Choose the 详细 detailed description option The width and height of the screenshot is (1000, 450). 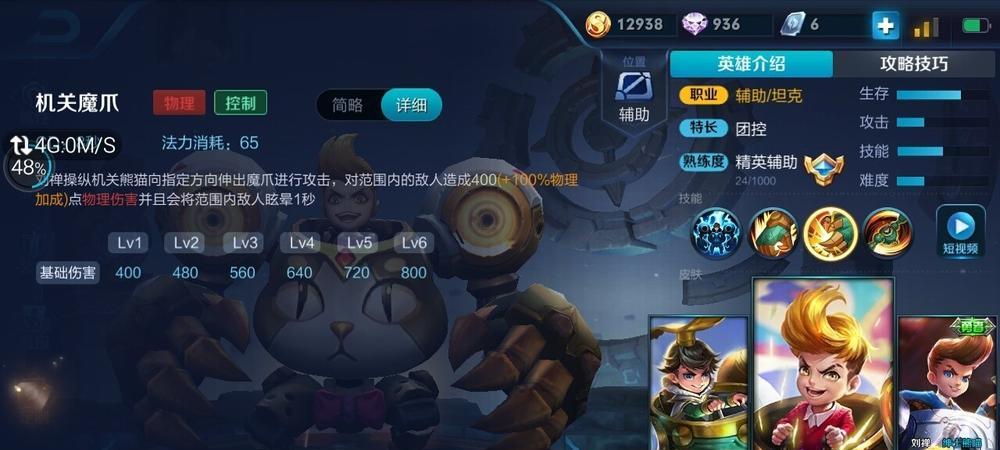[411, 105]
